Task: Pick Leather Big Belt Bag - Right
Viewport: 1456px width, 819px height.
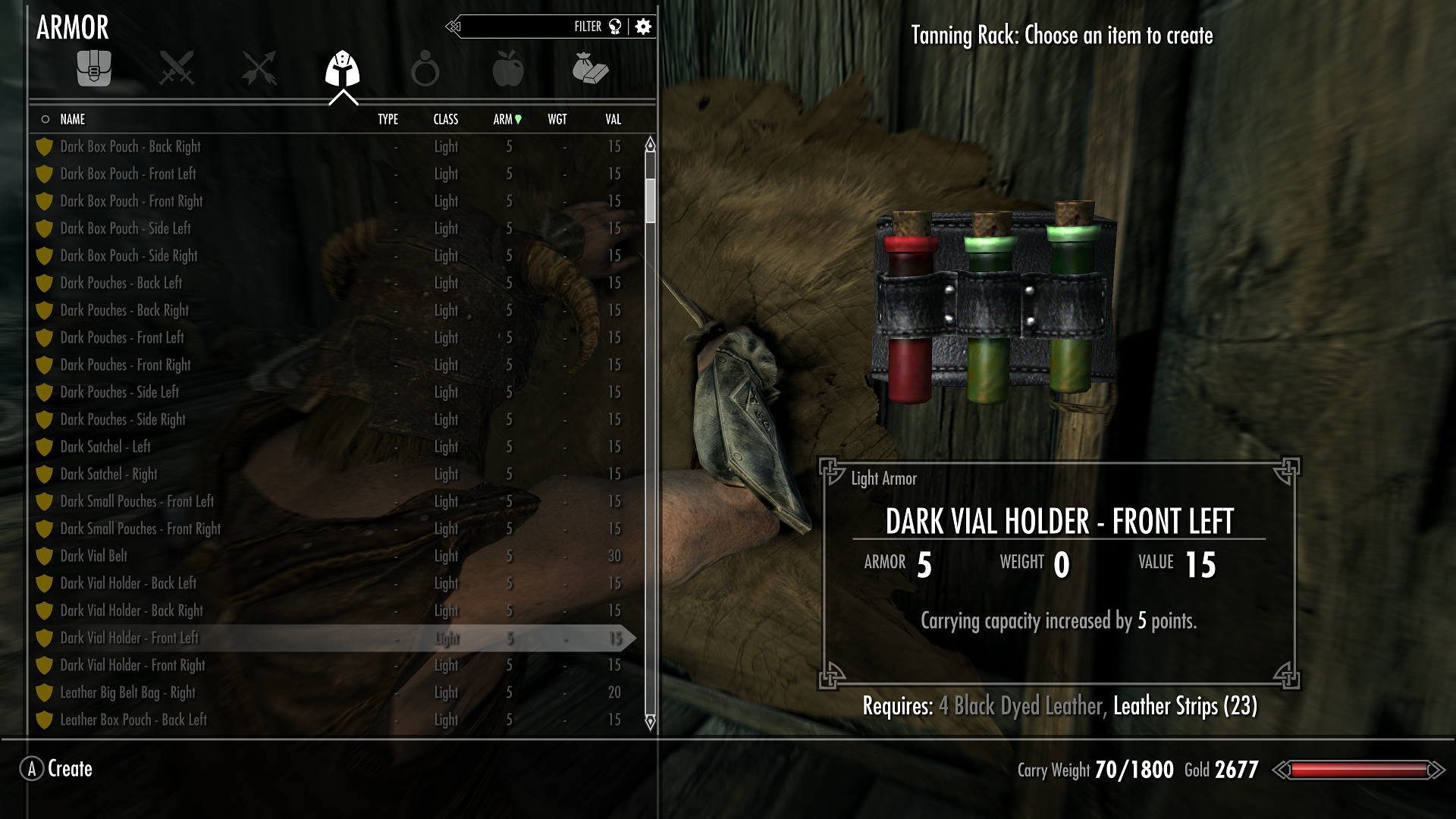Action: (x=127, y=692)
